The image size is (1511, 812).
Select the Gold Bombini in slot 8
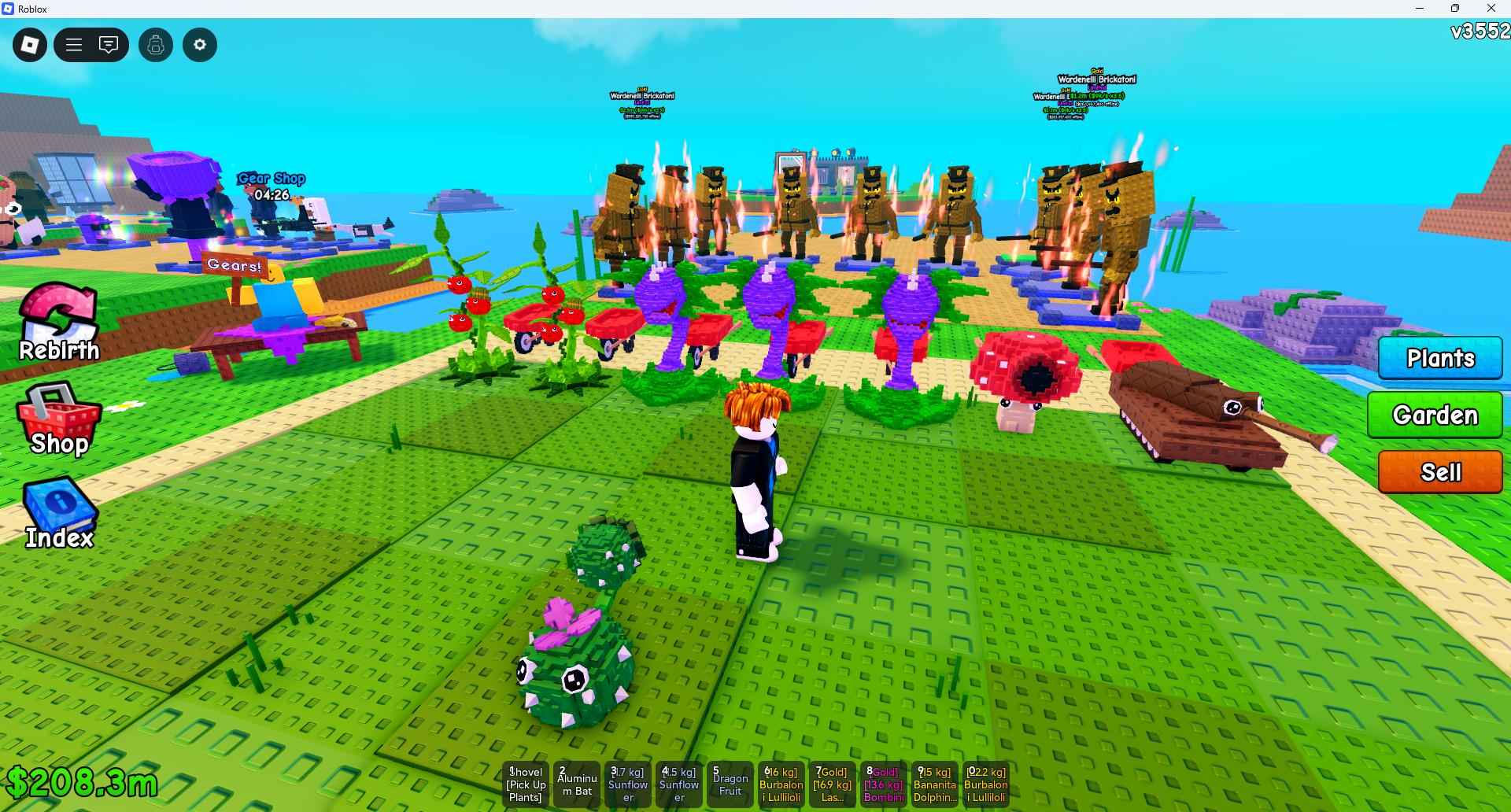click(x=883, y=784)
